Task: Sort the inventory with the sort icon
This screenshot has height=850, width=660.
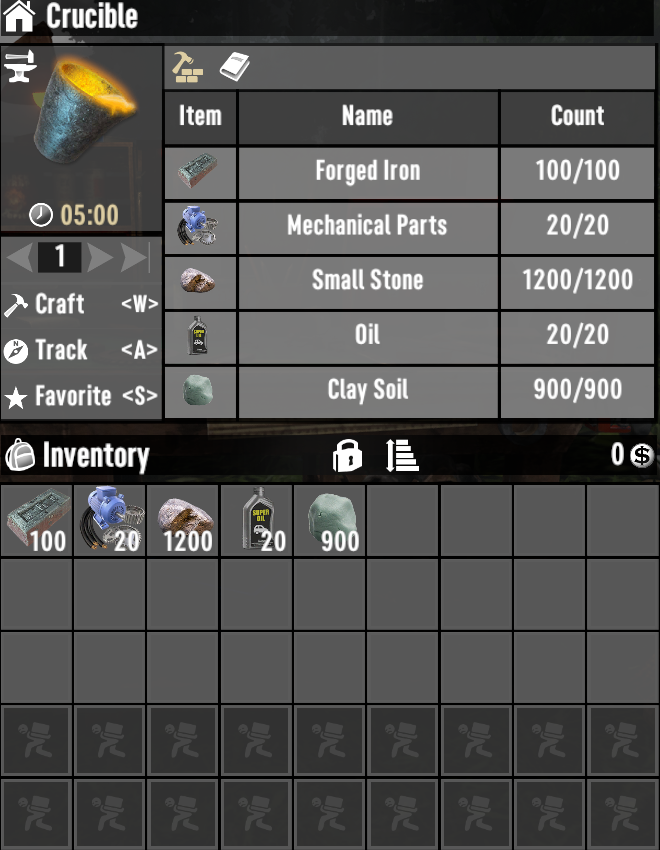Action: pos(402,456)
